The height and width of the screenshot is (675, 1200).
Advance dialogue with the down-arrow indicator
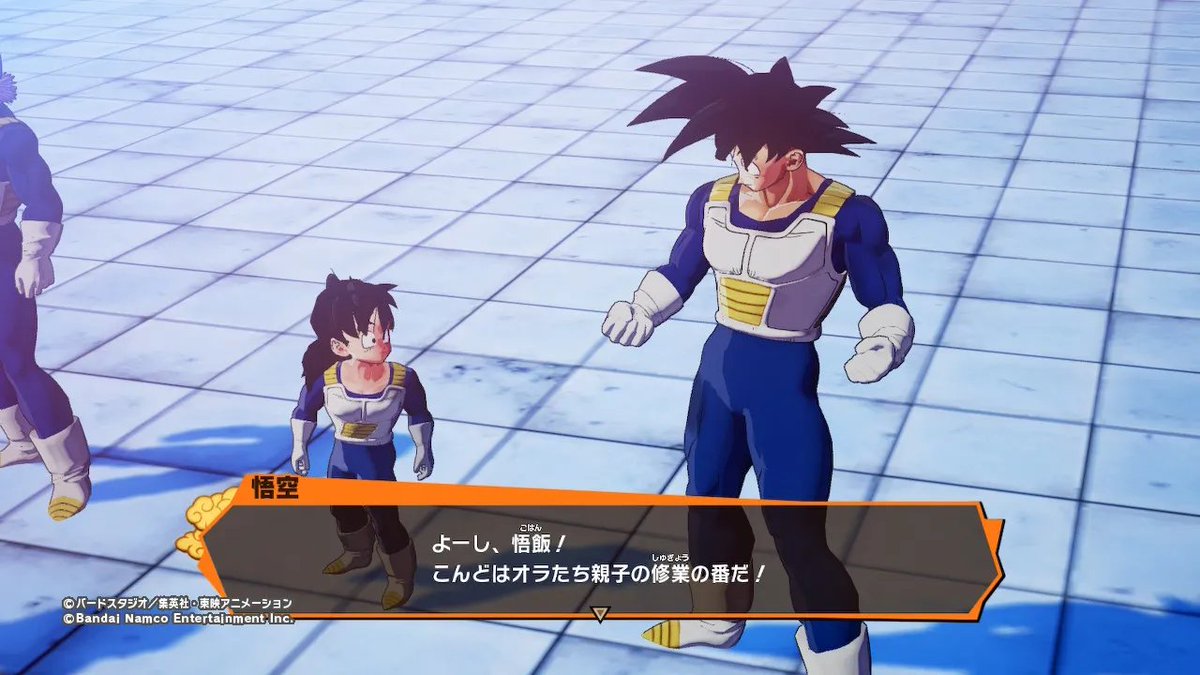click(600, 614)
